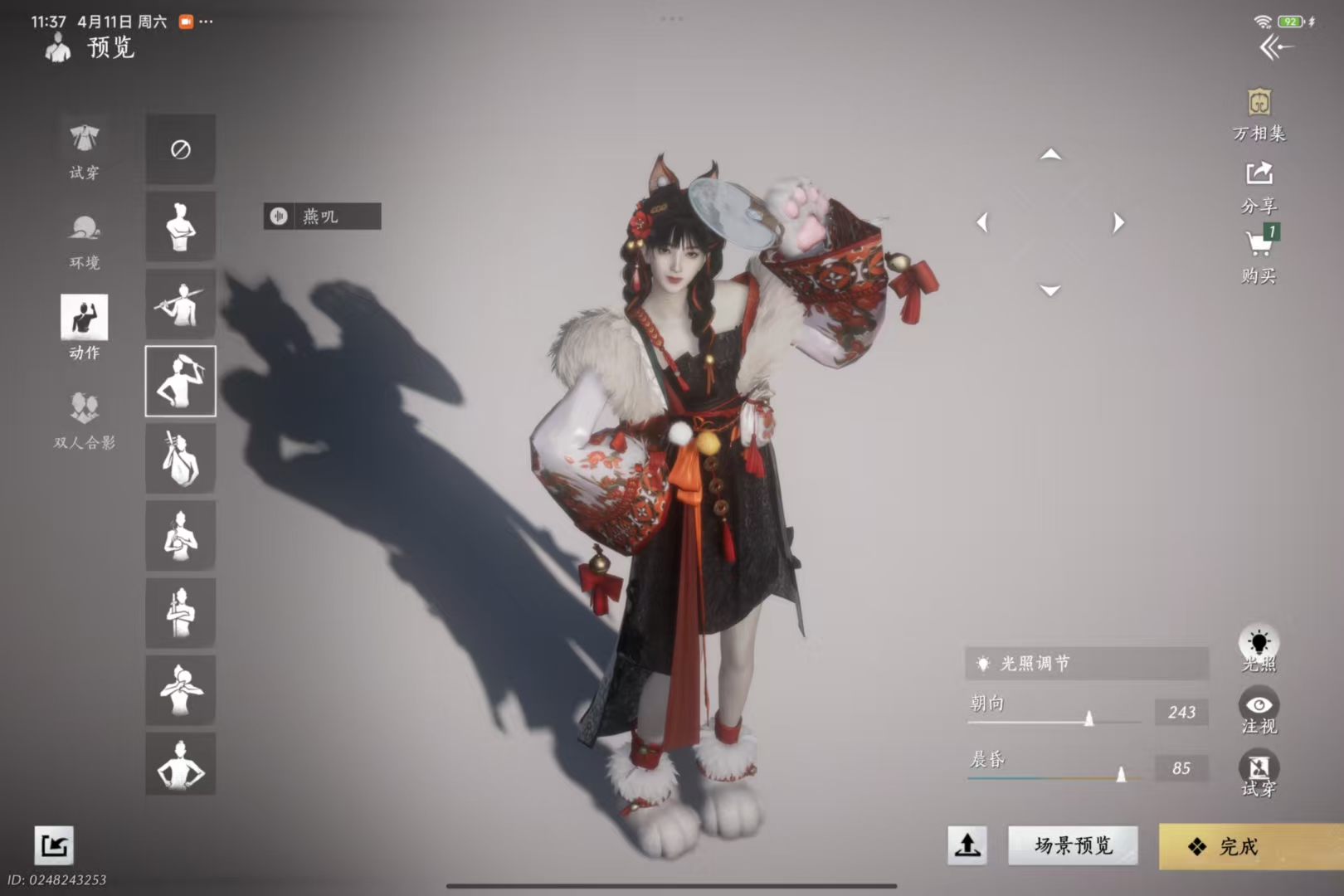Screen dimensions: 1344x896
Task: Adjust the 晨昏 dawn-dusk slider
Action: click(x=1121, y=775)
